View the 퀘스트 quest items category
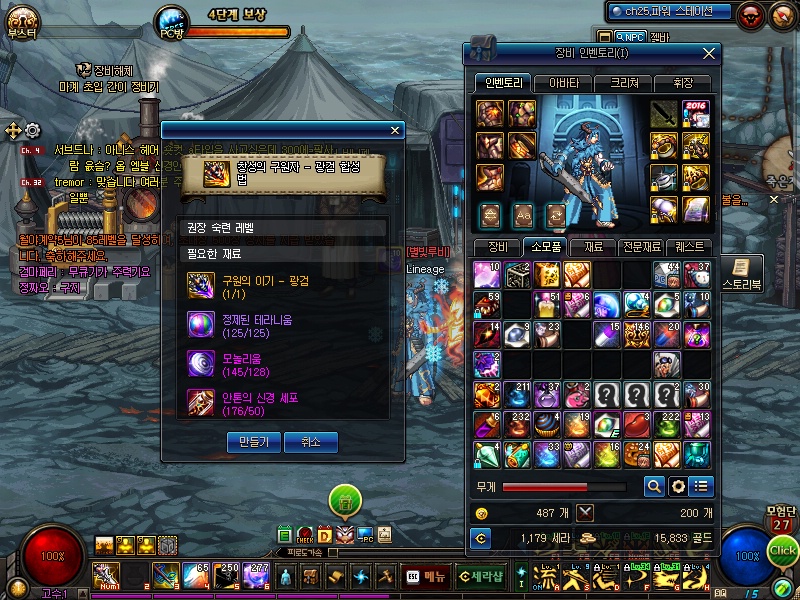 point(689,246)
